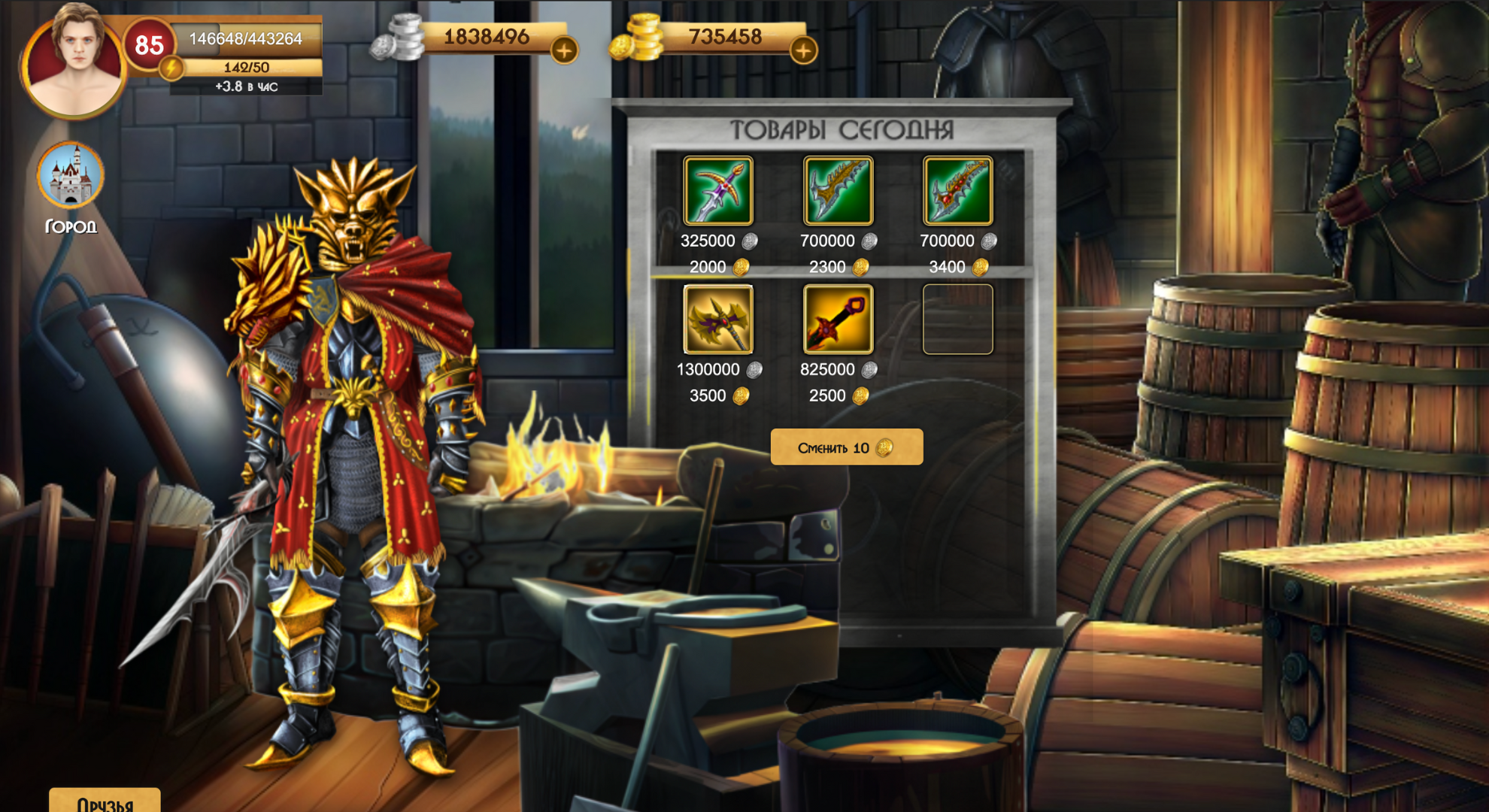Select the crimson sword item priced 325000 silver
Viewport: 1489px width, 812px height.
tap(718, 192)
